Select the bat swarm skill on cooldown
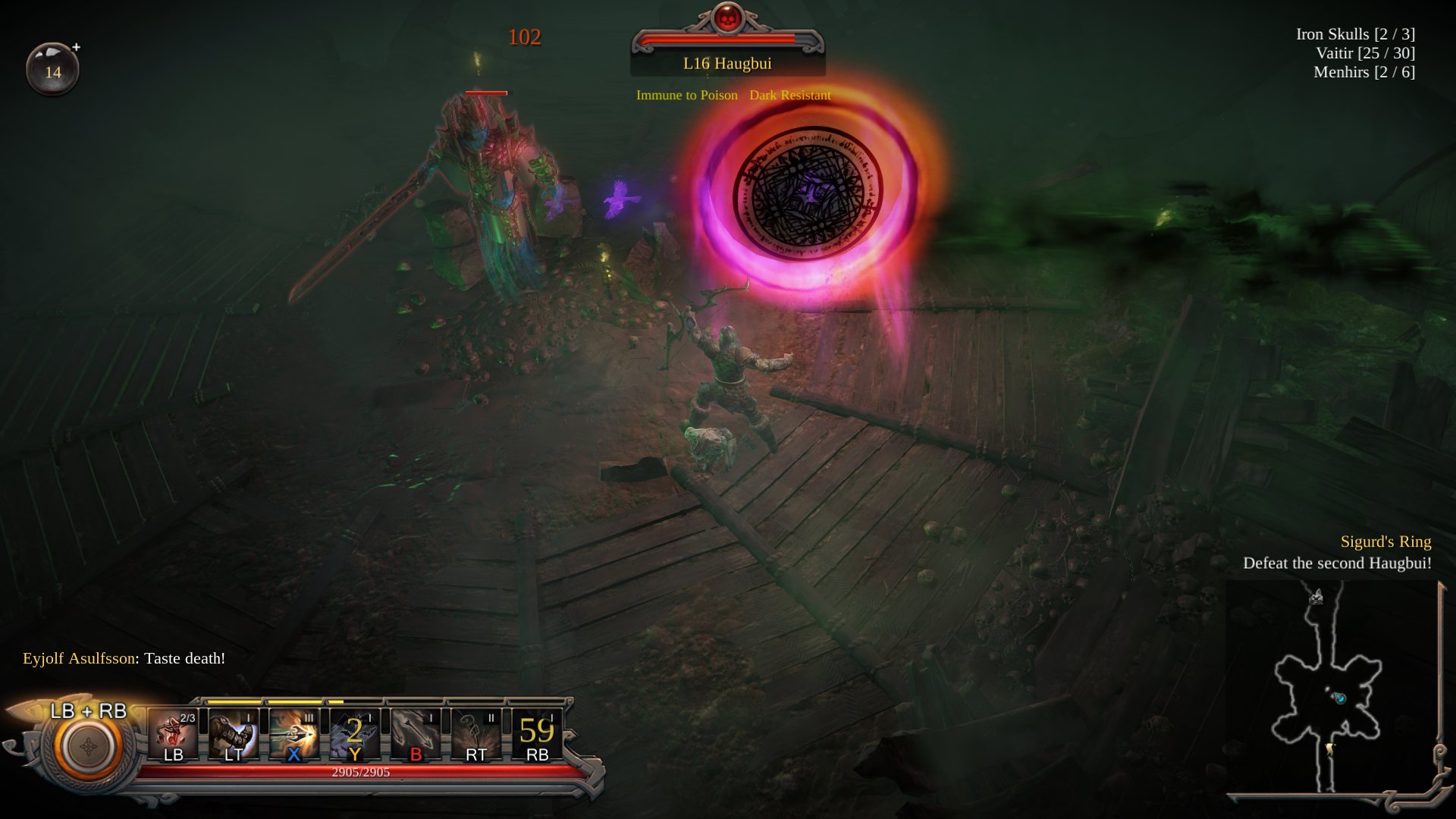Screen dimensions: 1456x819 [355, 734]
